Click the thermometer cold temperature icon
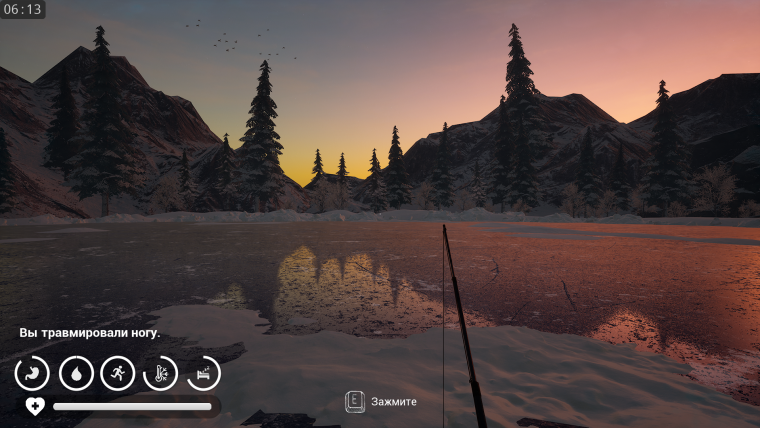The height and width of the screenshot is (428, 760). click(161, 373)
